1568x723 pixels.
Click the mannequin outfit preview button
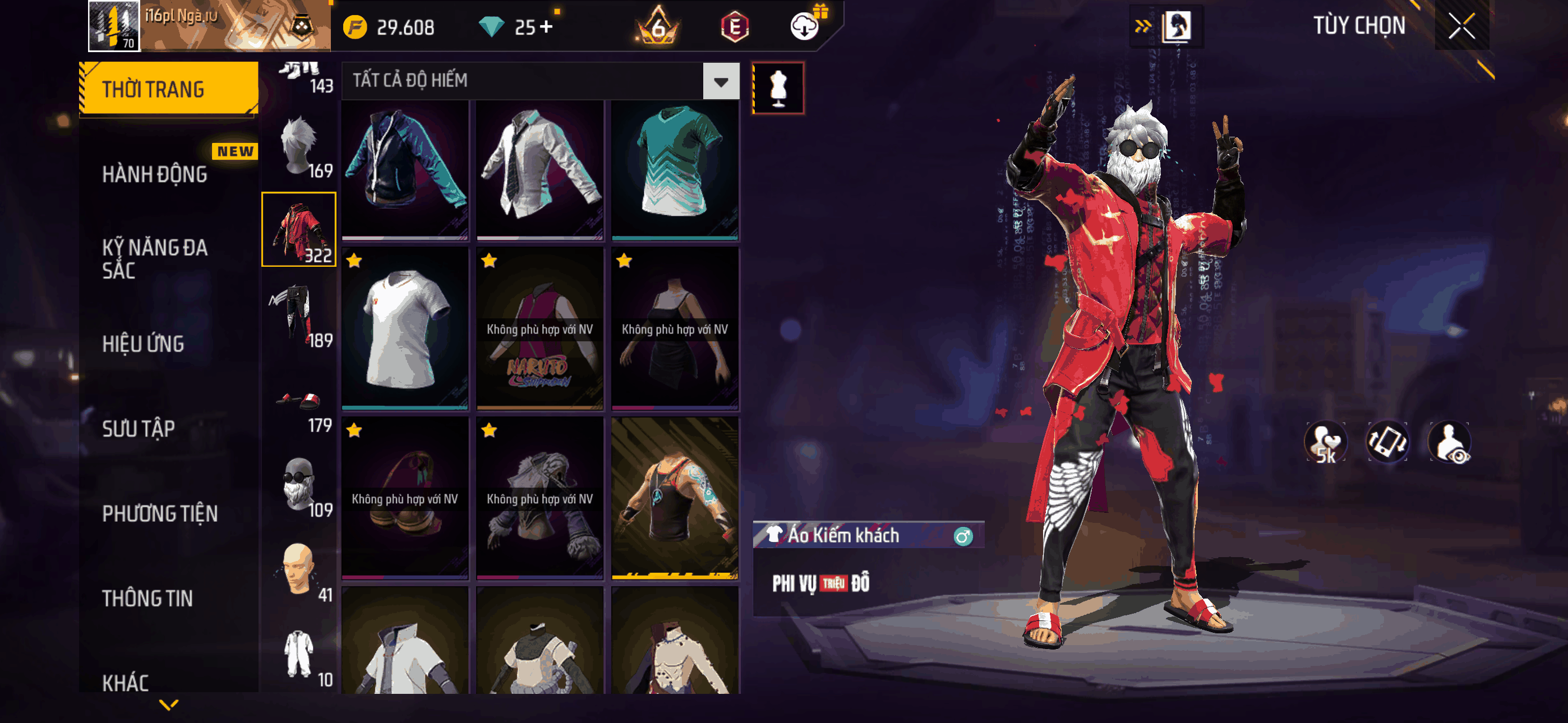coord(778,88)
